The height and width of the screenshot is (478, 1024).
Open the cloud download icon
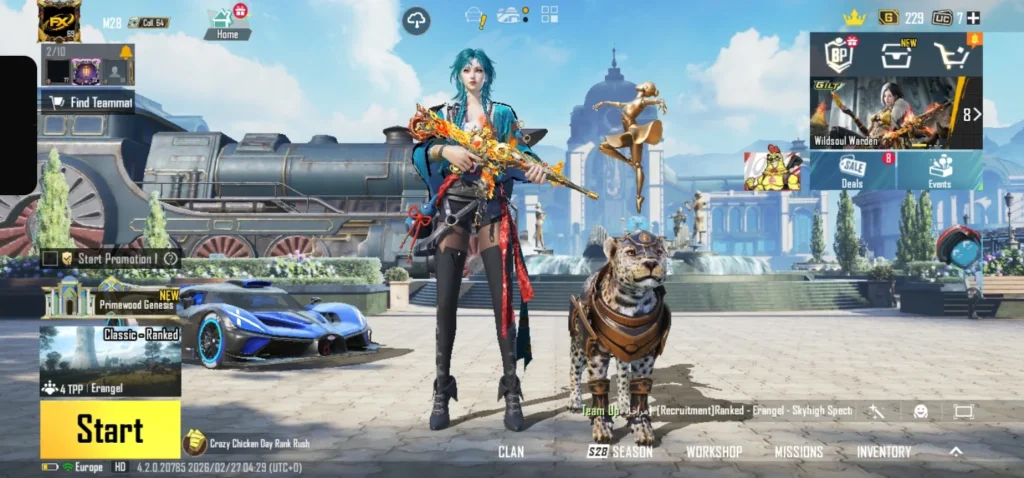pos(416,20)
